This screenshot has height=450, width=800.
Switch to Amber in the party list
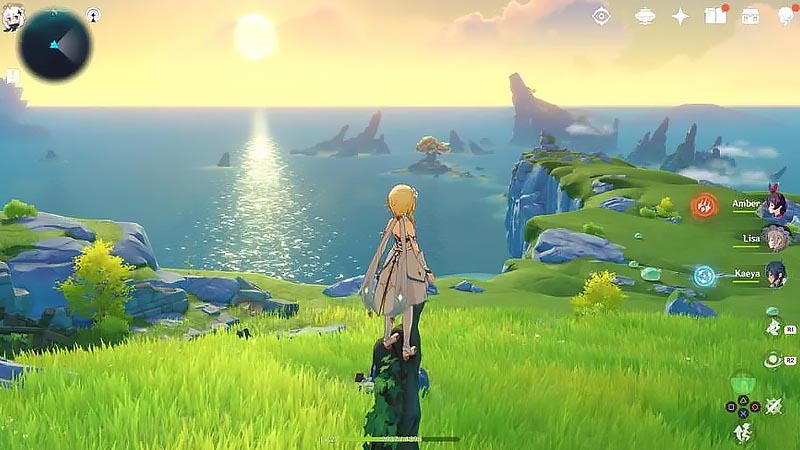tap(774, 205)
